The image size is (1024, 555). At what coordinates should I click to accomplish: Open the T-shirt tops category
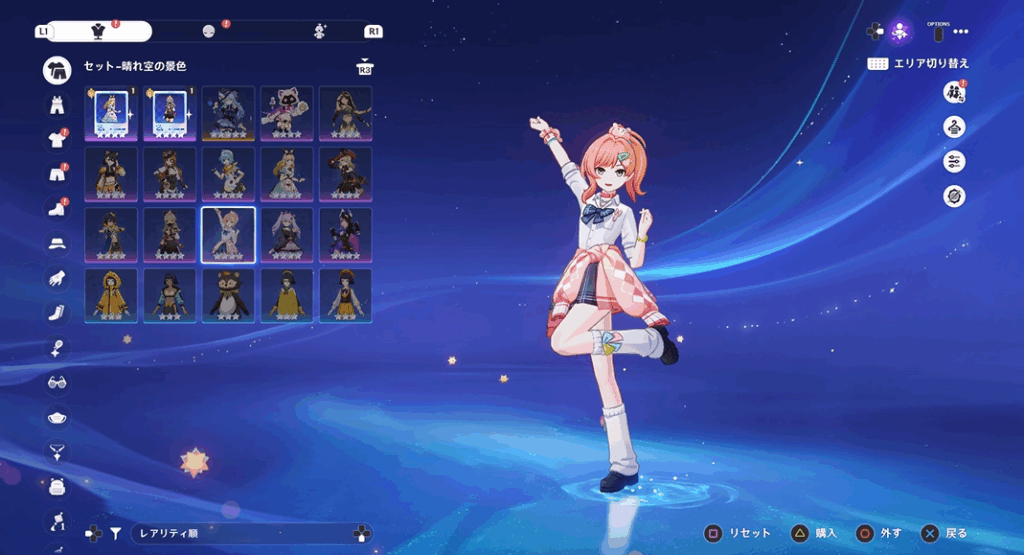pyautogui.click(x=57, y=139)
